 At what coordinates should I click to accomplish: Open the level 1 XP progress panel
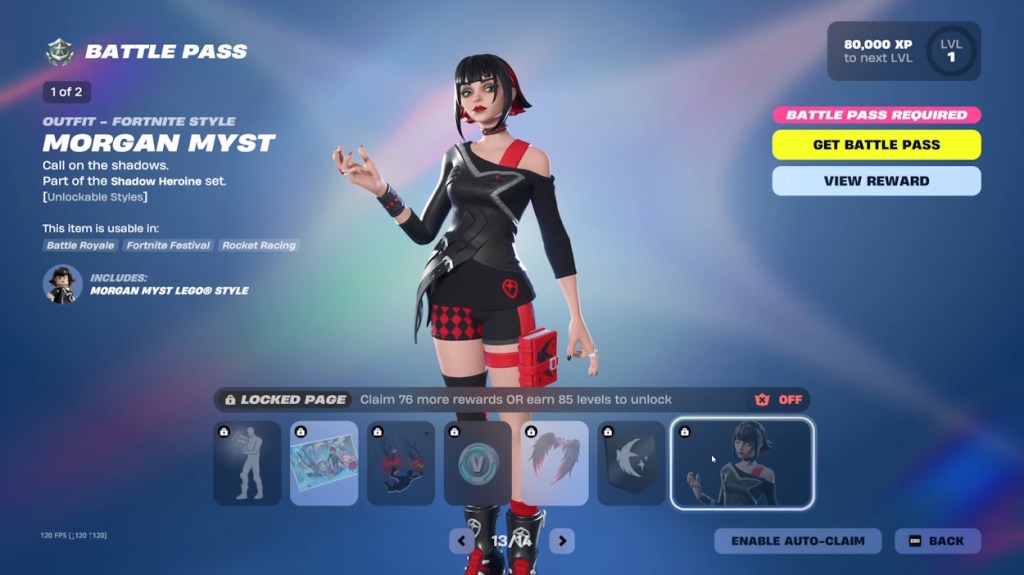[x=903, y=51]
